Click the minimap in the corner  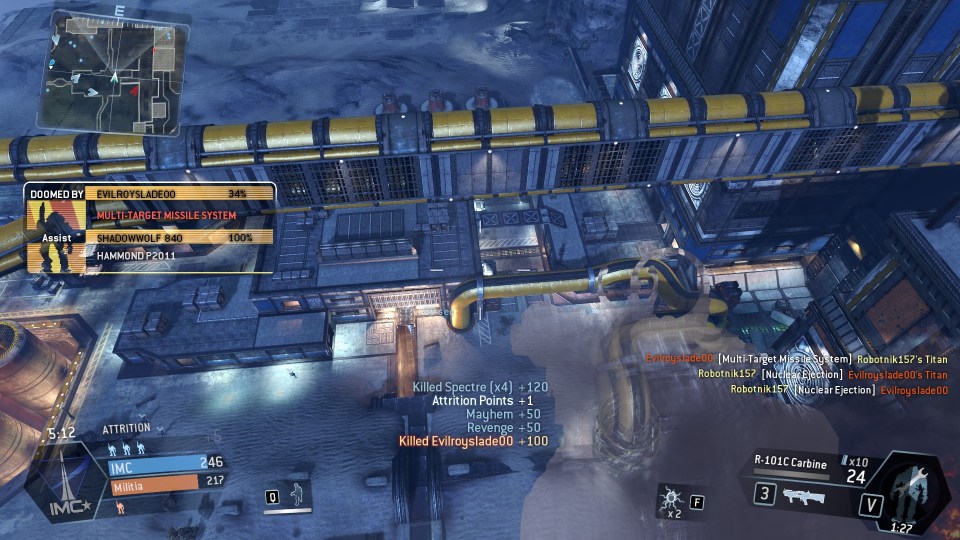click(110, 72)
